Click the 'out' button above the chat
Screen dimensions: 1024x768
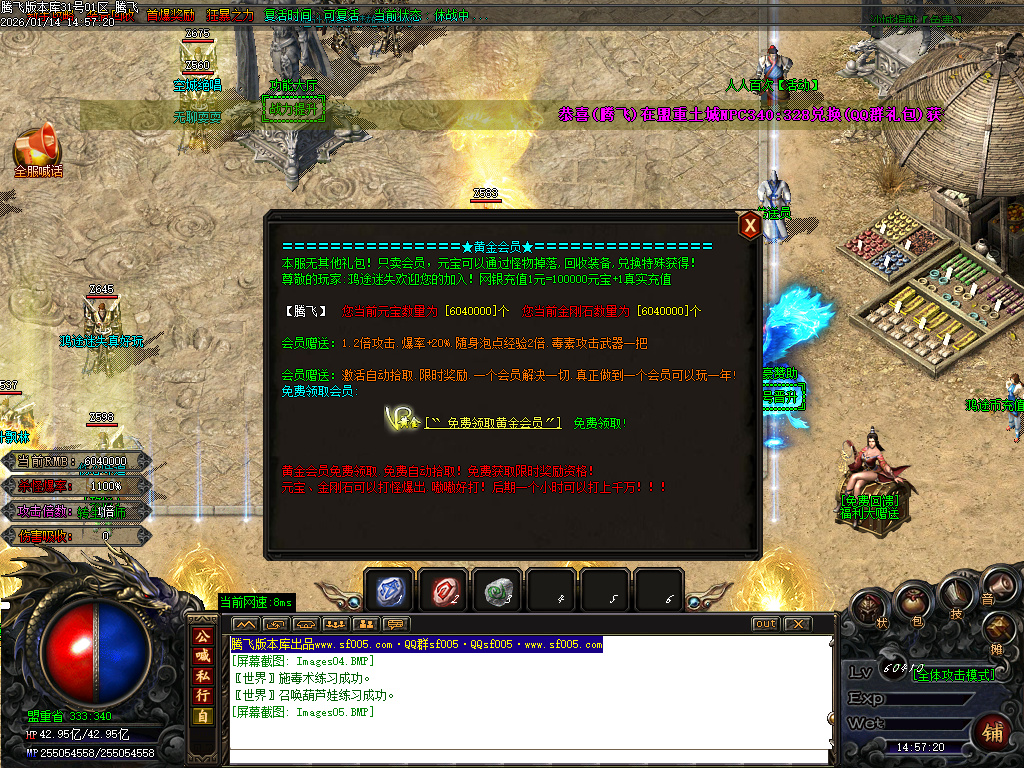click(x=765, y=624)
